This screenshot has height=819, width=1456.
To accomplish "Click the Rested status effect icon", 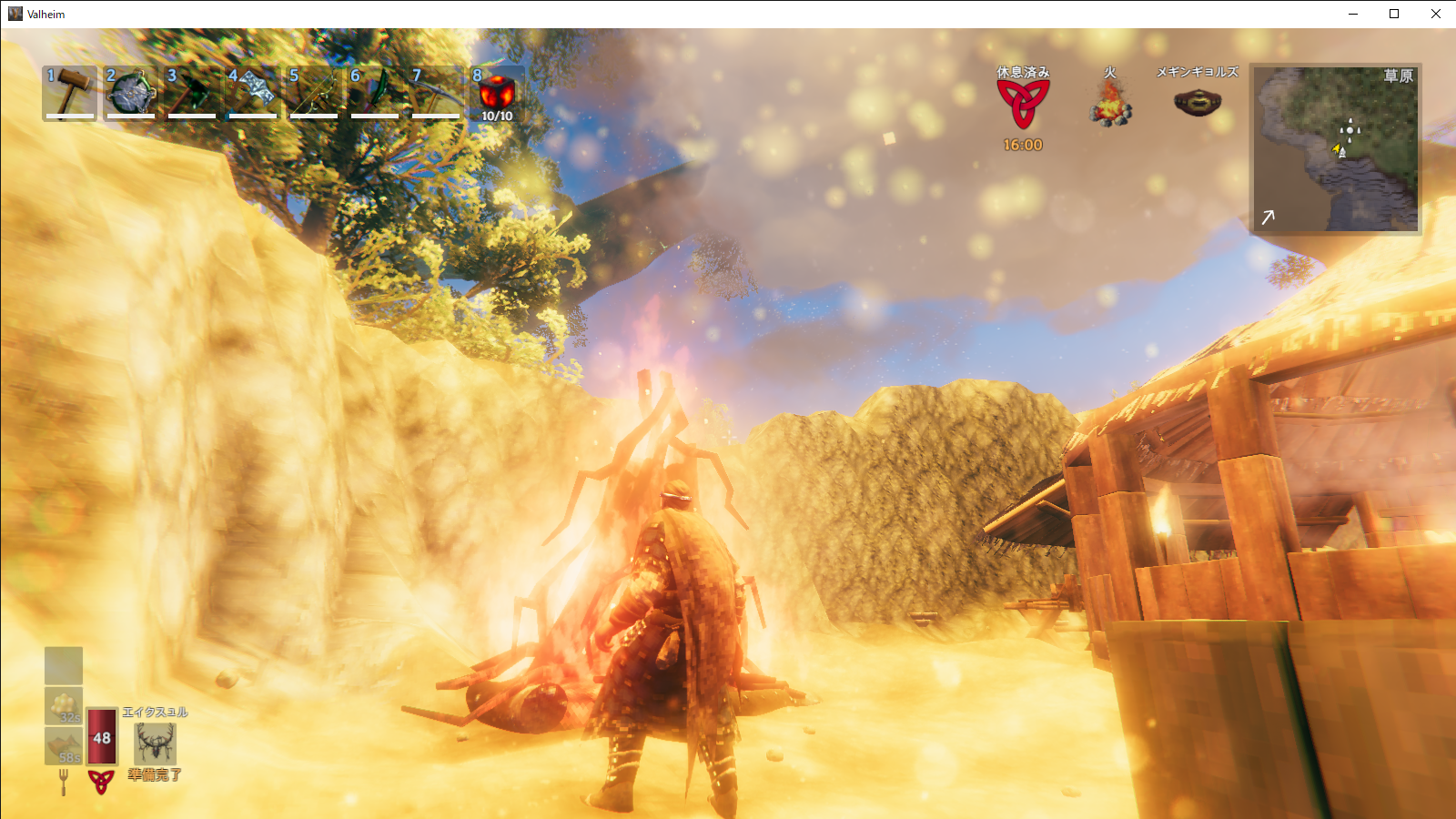I will [x=1023, y=103].
